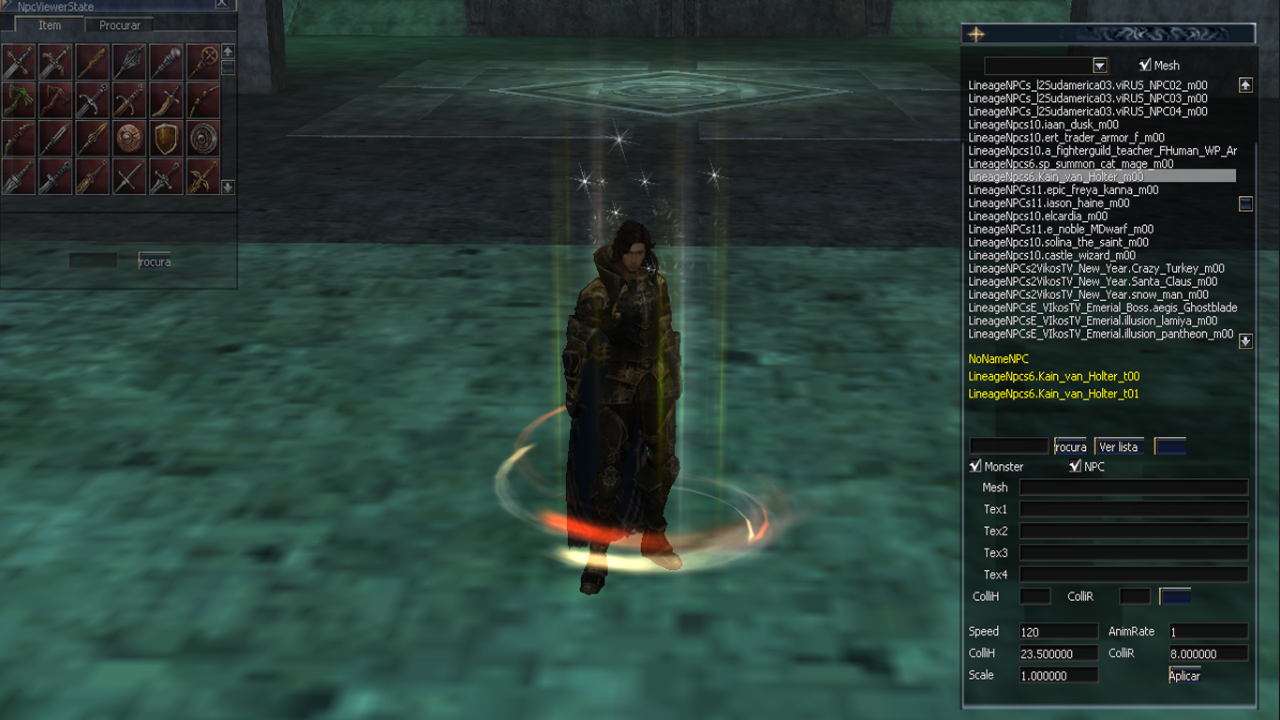Select the green axe icon in the palette
This screenshot has height=720, width=1280.
[18, 100]
